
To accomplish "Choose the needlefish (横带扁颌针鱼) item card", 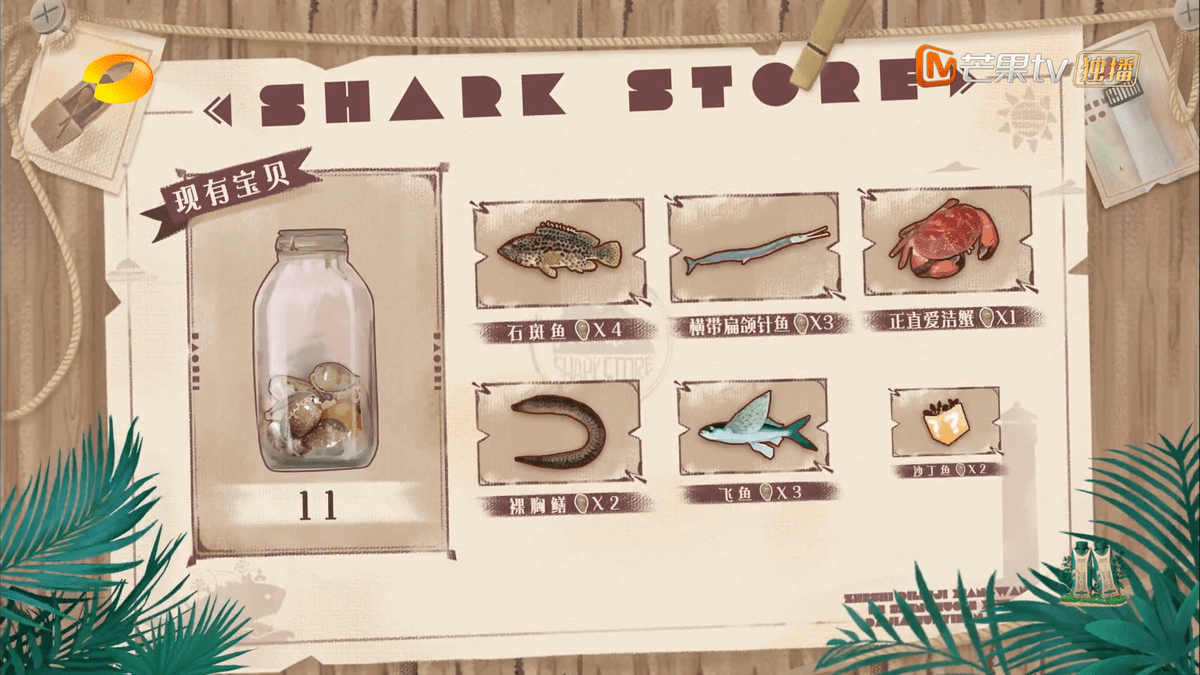I will pos(754,248).
